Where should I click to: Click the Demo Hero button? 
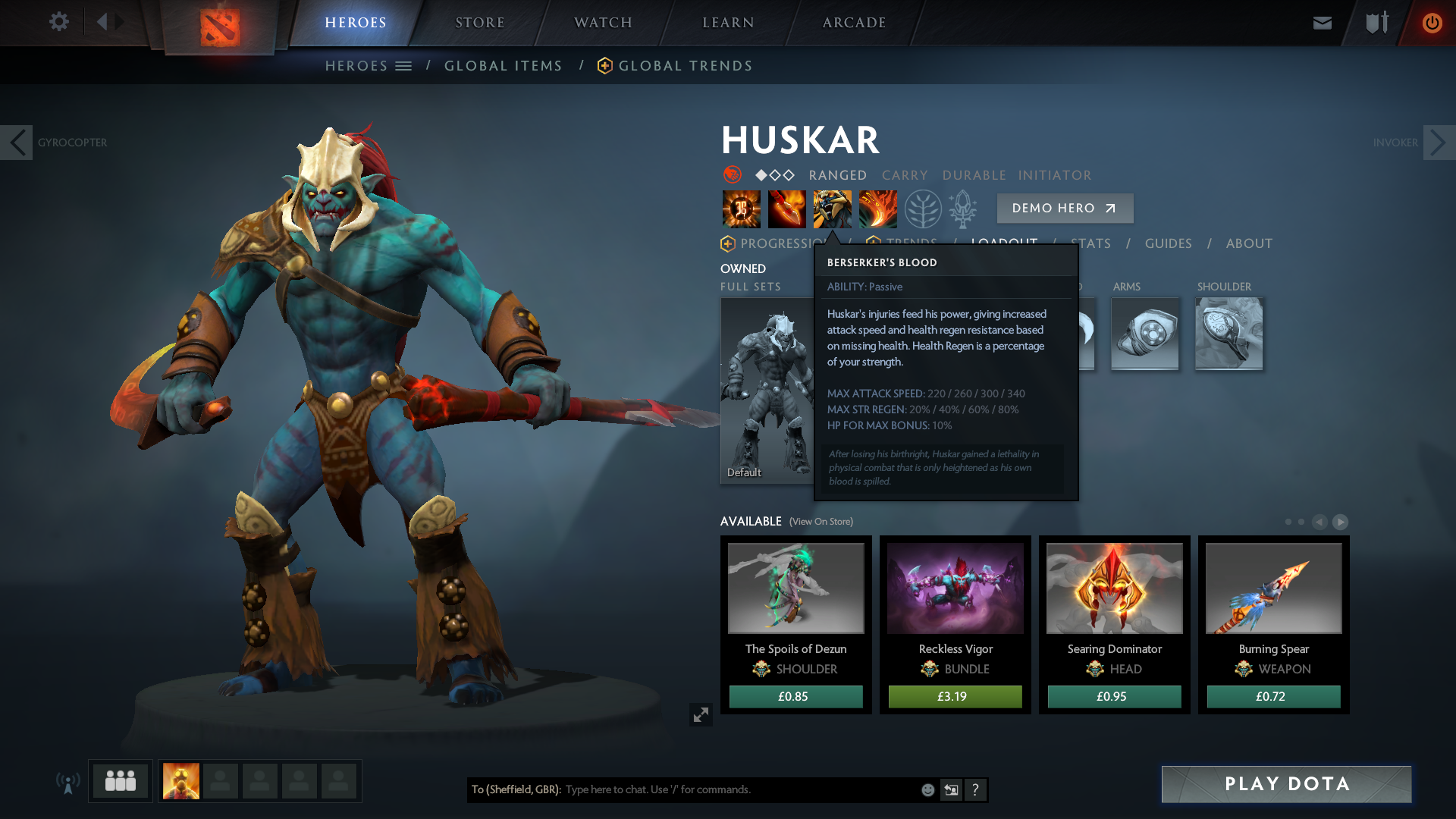point(1064,209)
